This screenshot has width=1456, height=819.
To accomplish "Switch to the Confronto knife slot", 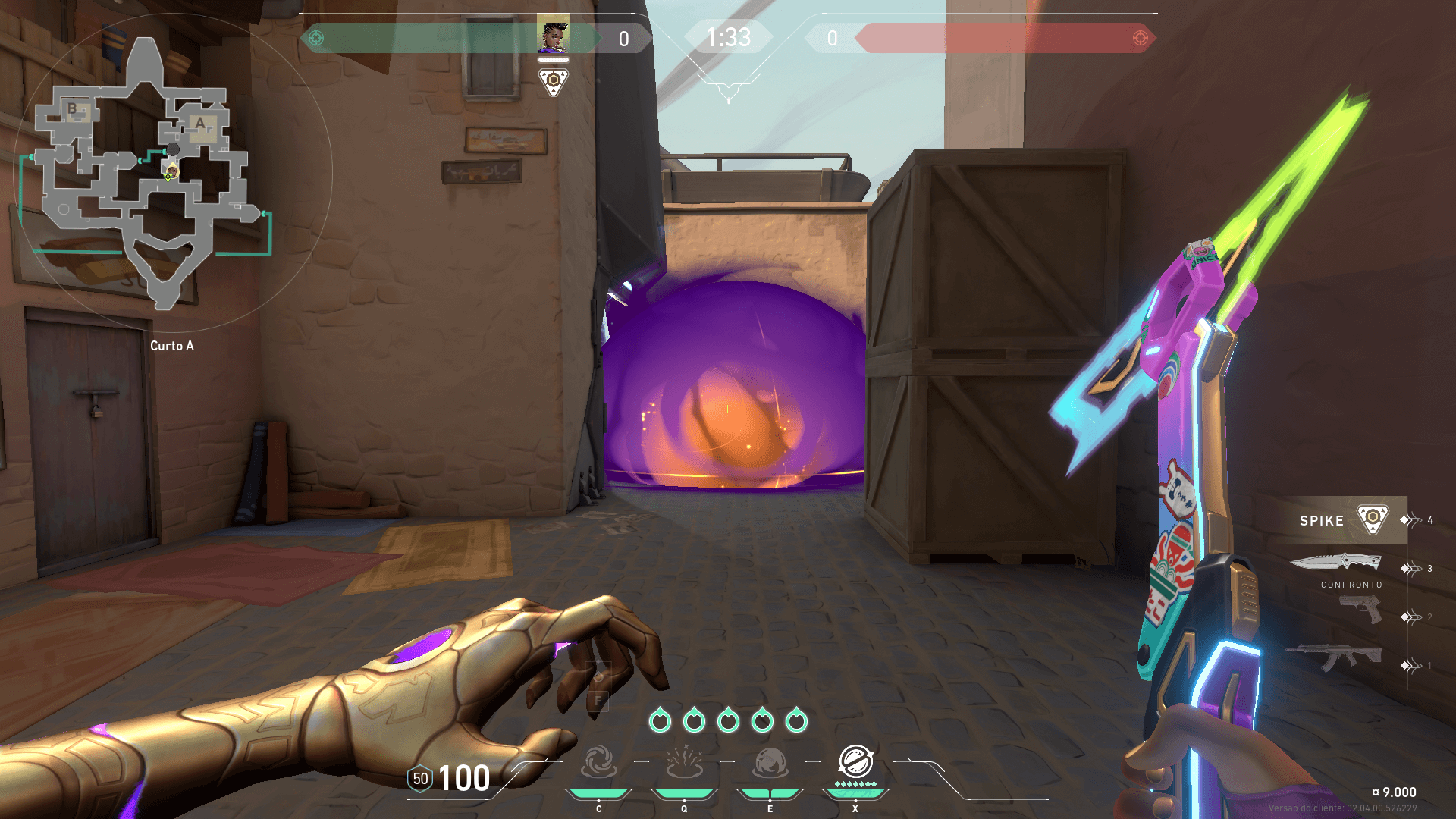I will 1336,563.
